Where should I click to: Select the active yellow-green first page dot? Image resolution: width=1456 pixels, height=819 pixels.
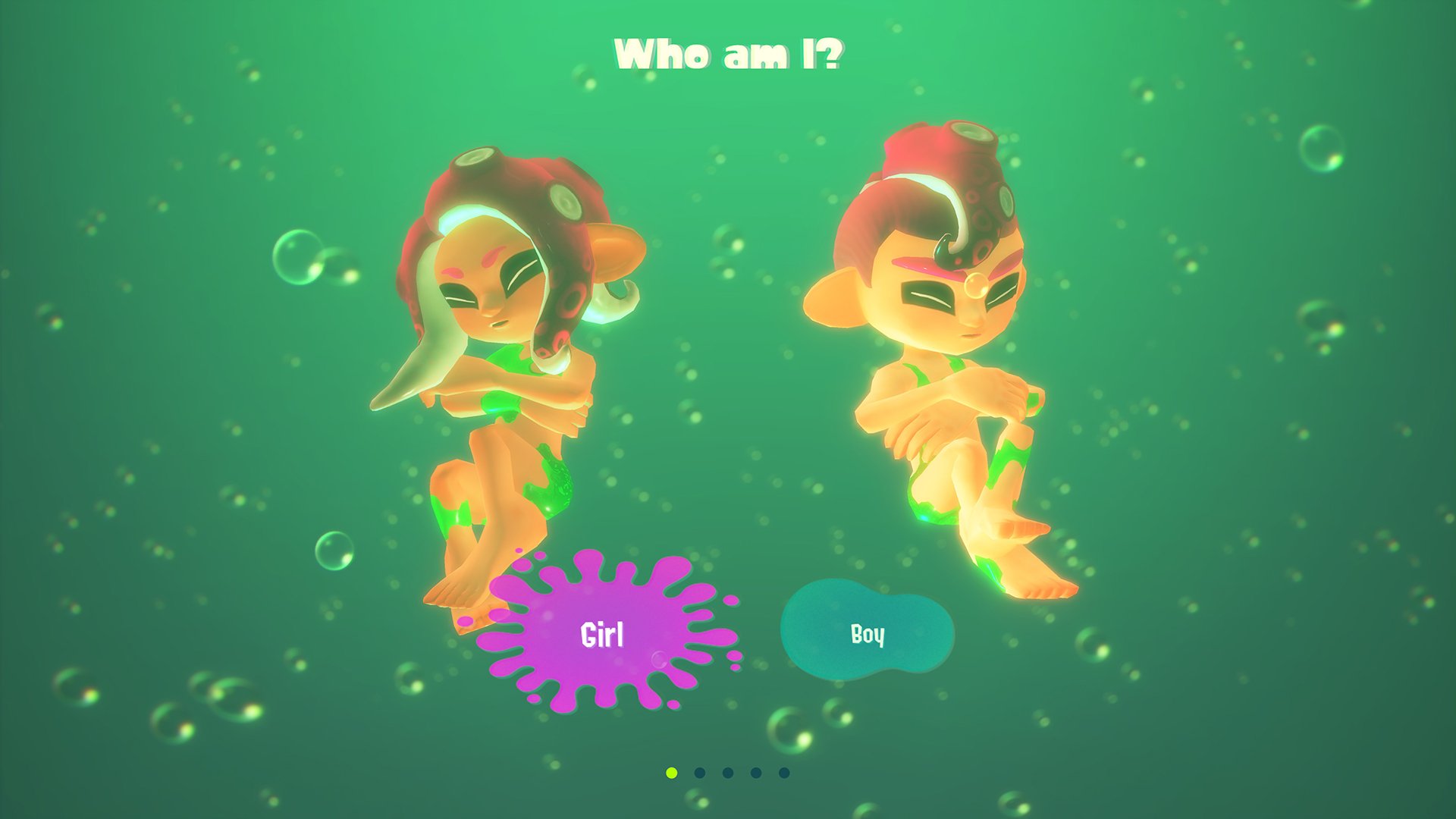[671, 773]
